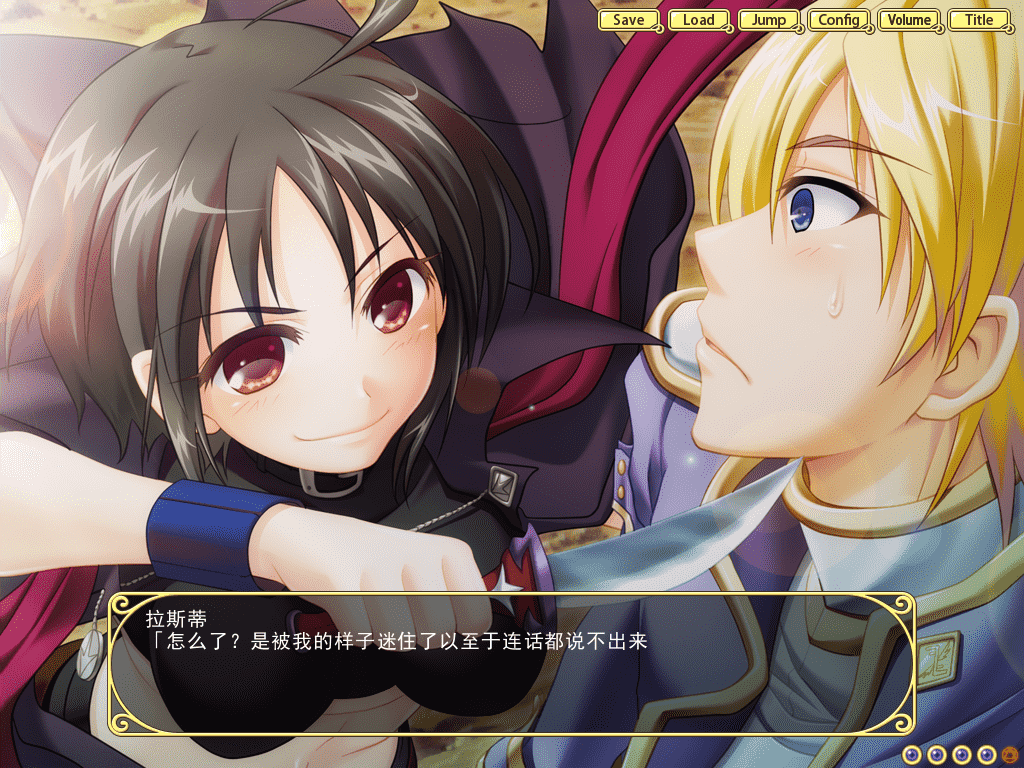Advance the dialogue by clicking the text box
Viewport: 1024px width, 768px height.
[511, 664]
